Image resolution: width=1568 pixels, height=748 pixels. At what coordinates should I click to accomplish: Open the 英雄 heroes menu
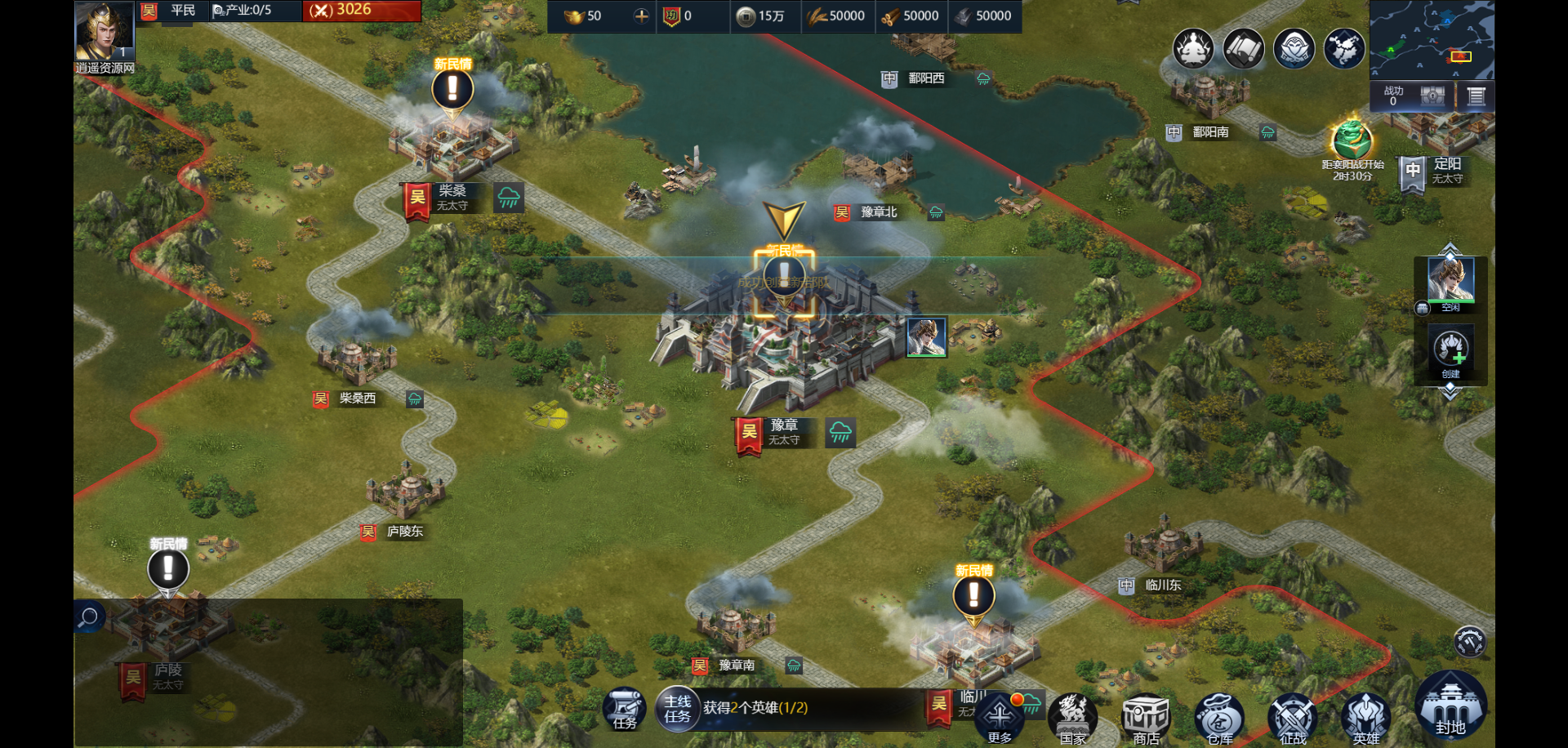[x=1365, y=719]
